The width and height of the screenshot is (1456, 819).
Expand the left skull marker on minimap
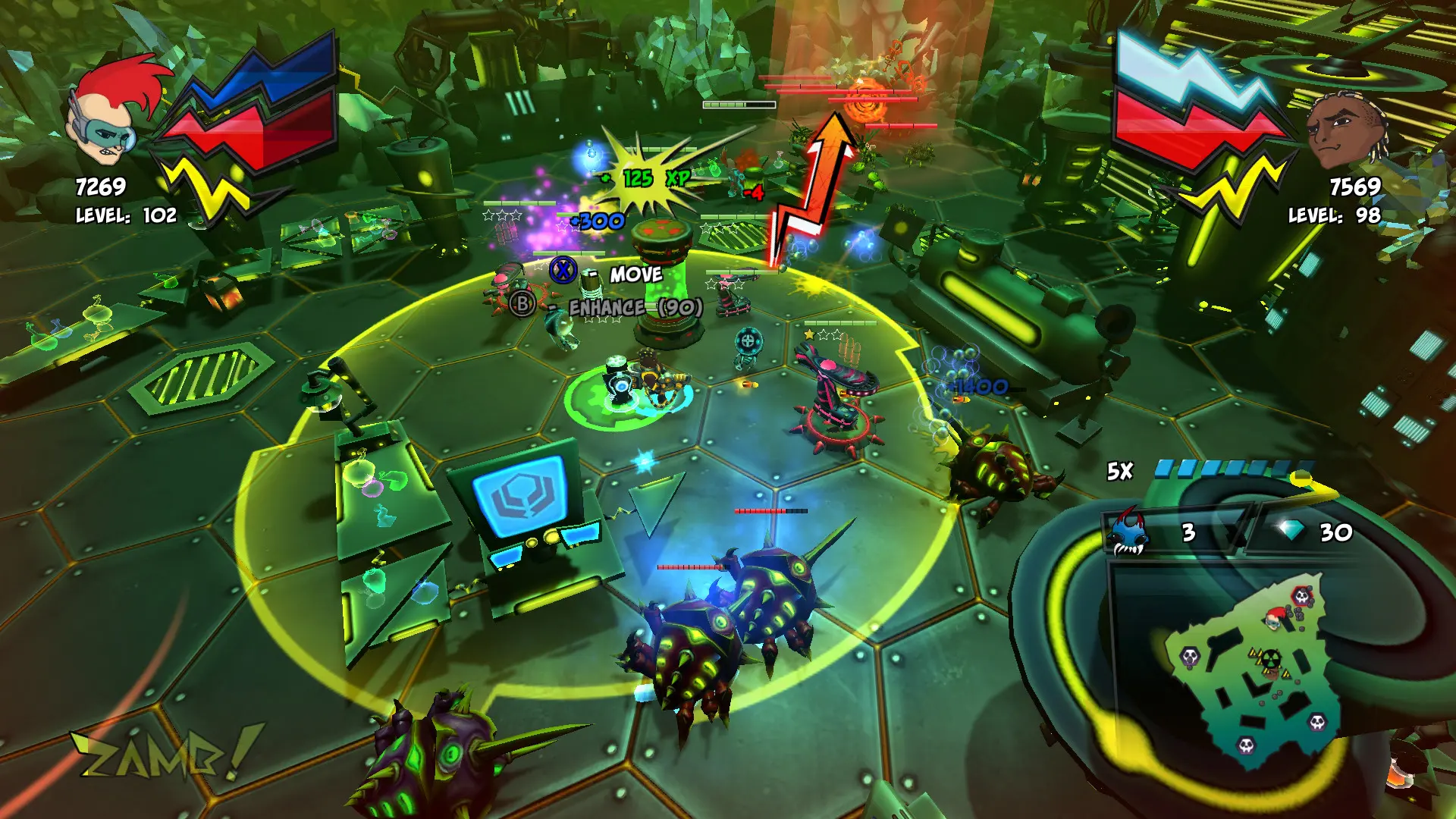tap(1189, 657)
